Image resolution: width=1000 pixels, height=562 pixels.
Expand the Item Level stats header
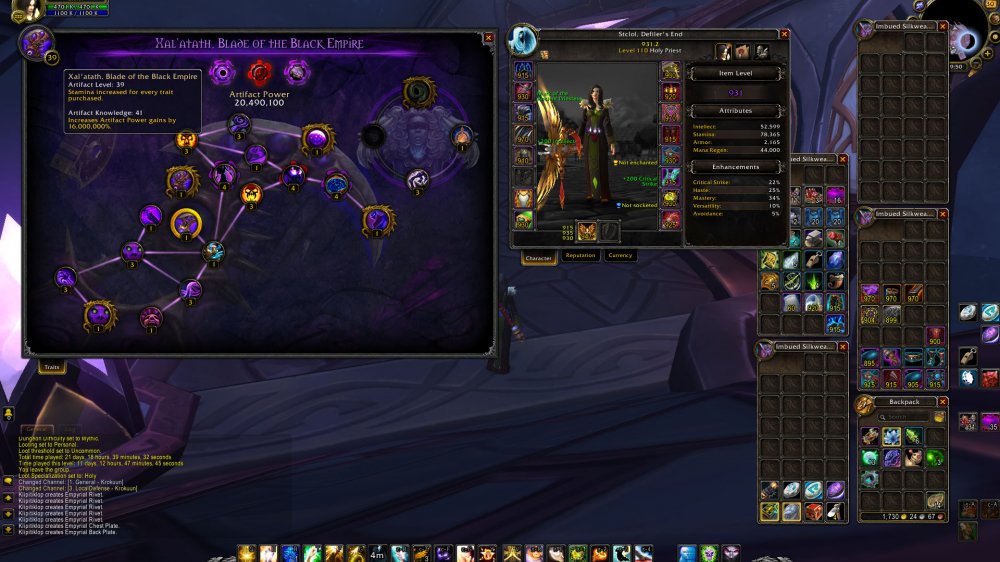(x=736, y=73)
